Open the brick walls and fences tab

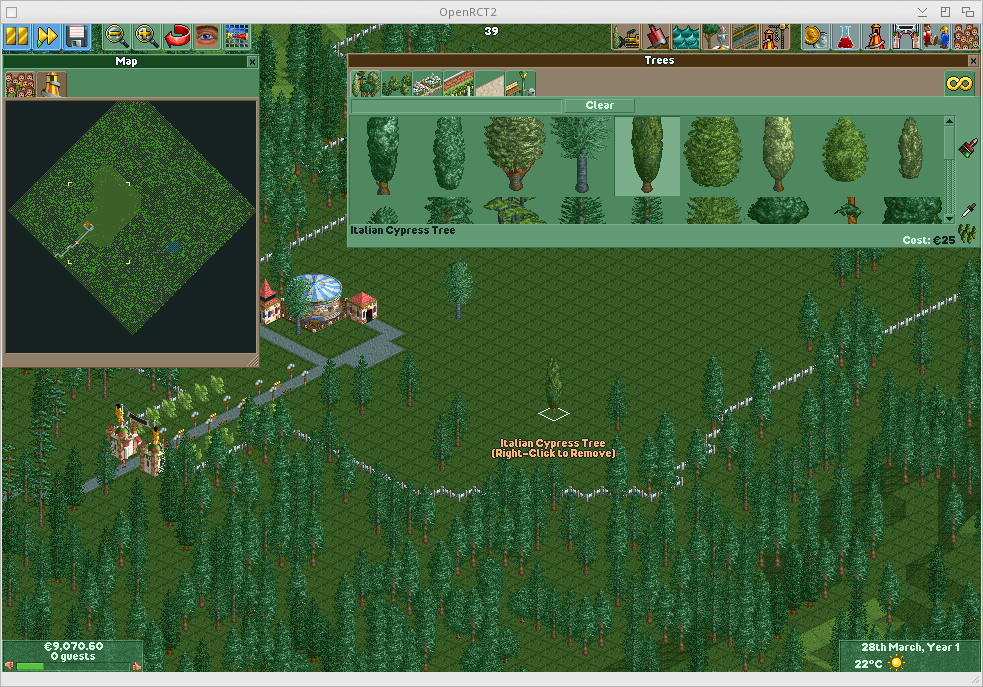pyautogui.click(x=458, y=84)
